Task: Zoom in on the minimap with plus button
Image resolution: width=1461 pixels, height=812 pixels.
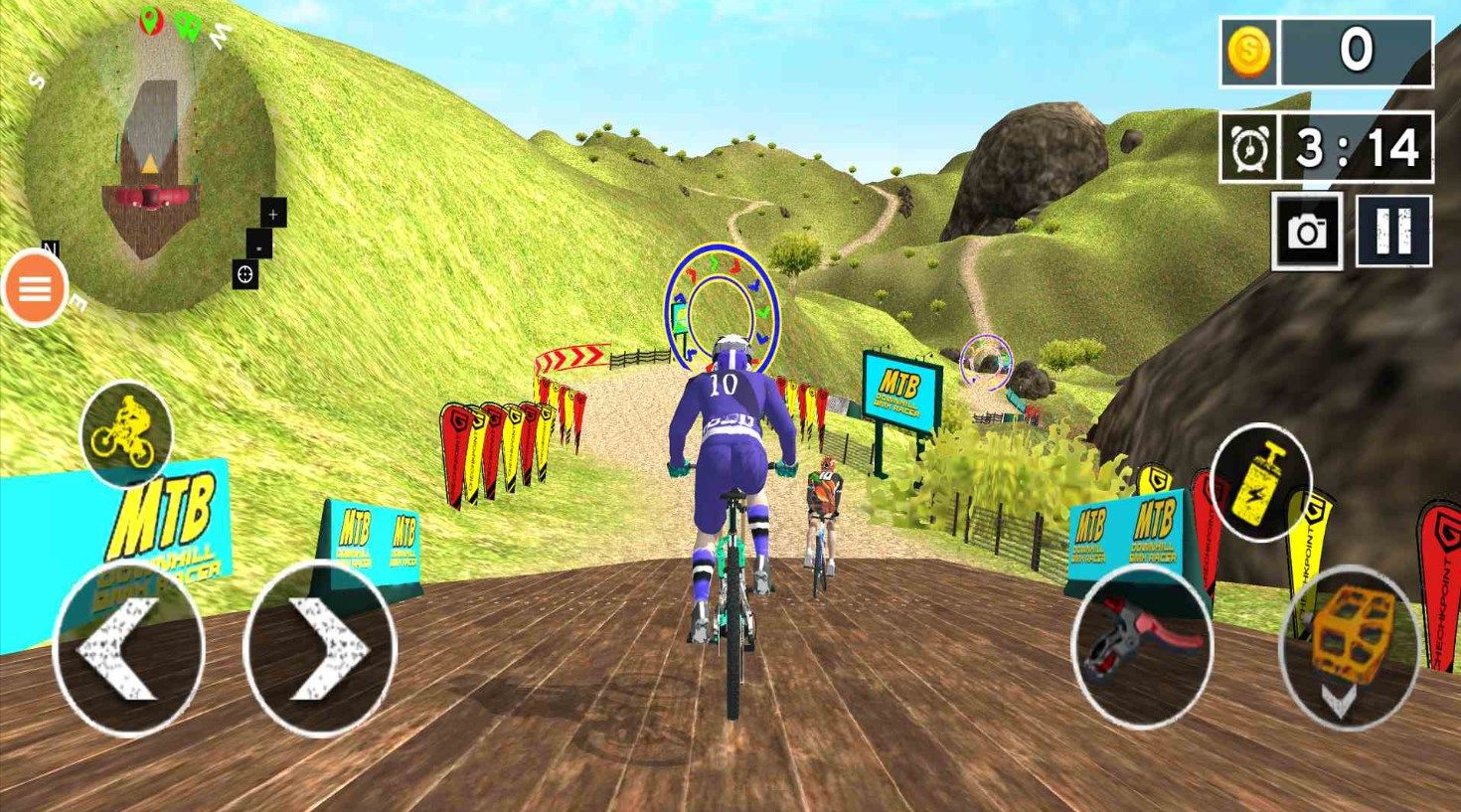Action: [272, 213]
